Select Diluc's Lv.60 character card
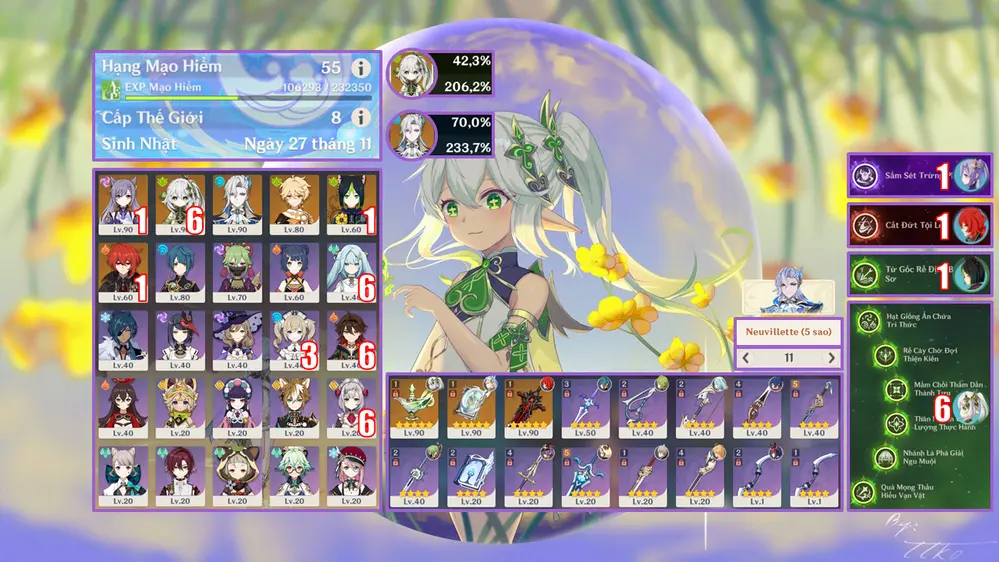The height and width of the screenshot is (562, 999). (123, 270)
